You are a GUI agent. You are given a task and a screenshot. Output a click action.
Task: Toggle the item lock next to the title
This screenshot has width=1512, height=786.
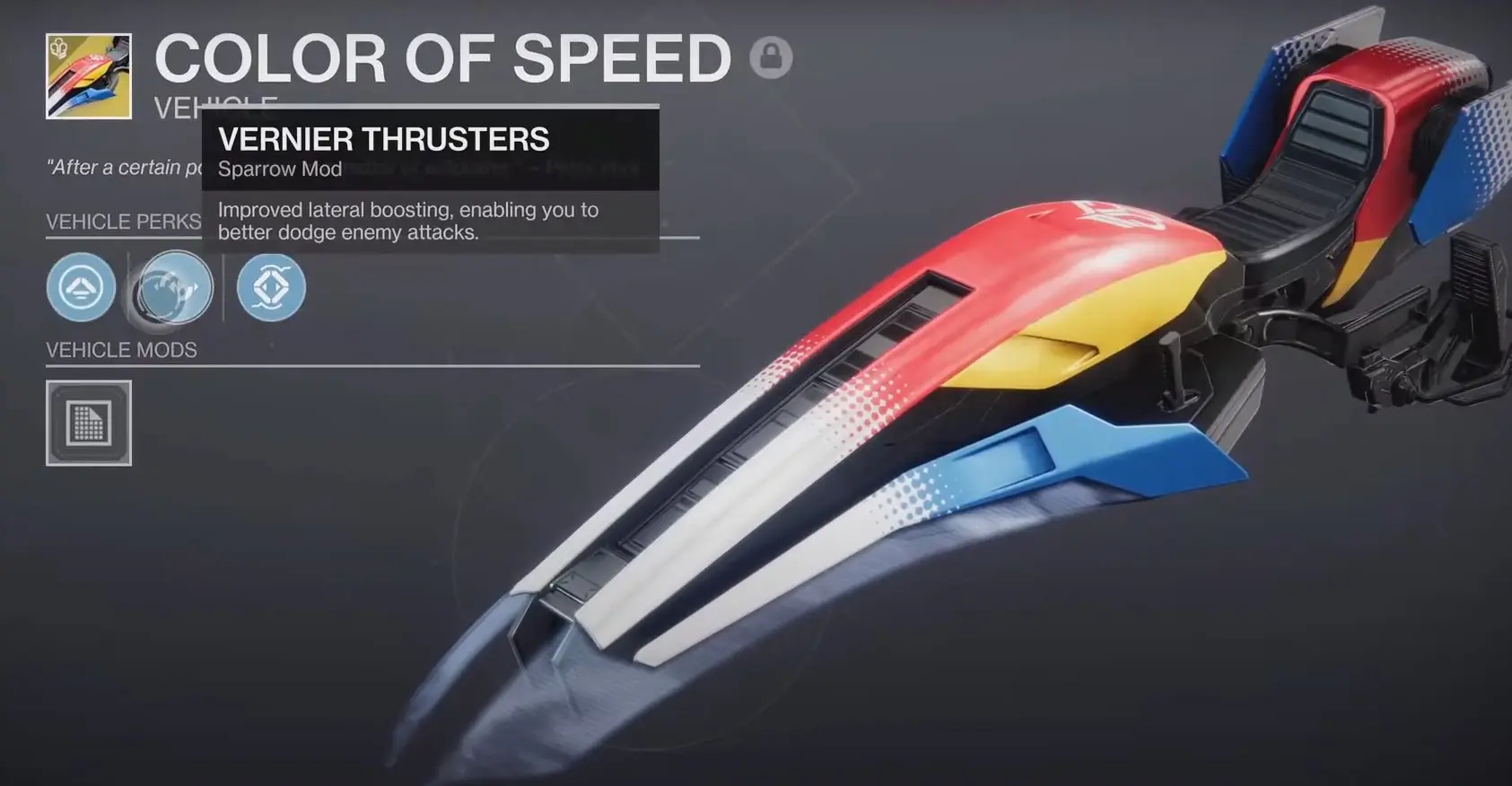pyautogui.click(x=773, y=57)
